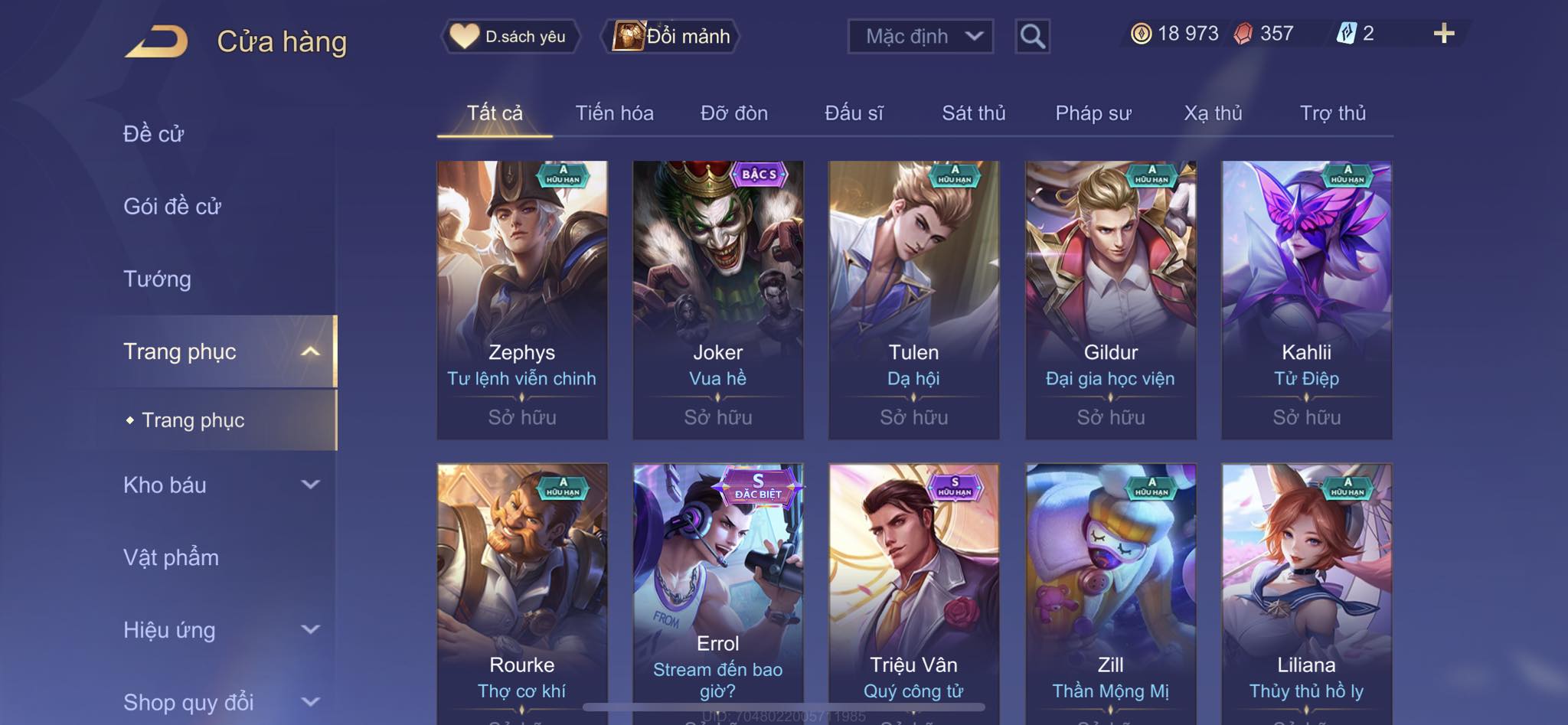Switch to the Đỡ đòn tab
Image resolution: width=1568 pixels, height=725 pixels.
pos(733,113)
